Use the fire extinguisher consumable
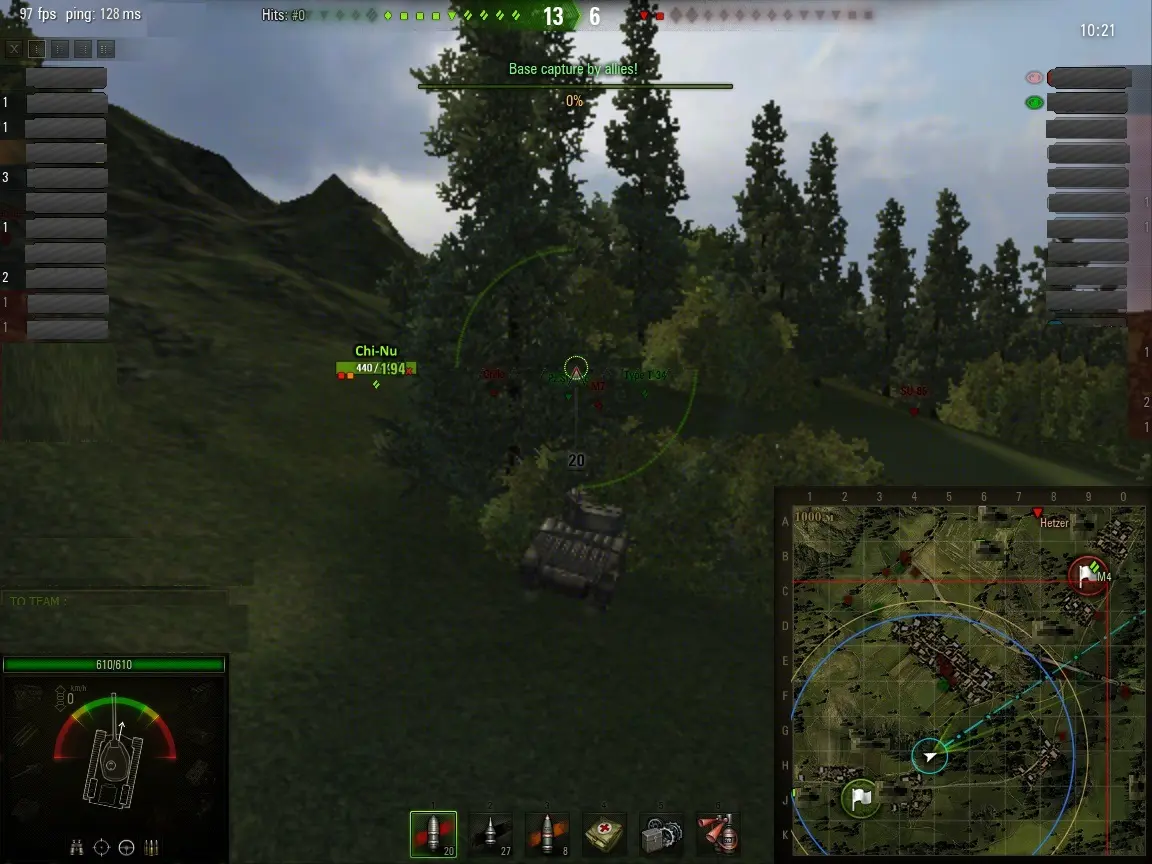 click(x=718, y=834)
